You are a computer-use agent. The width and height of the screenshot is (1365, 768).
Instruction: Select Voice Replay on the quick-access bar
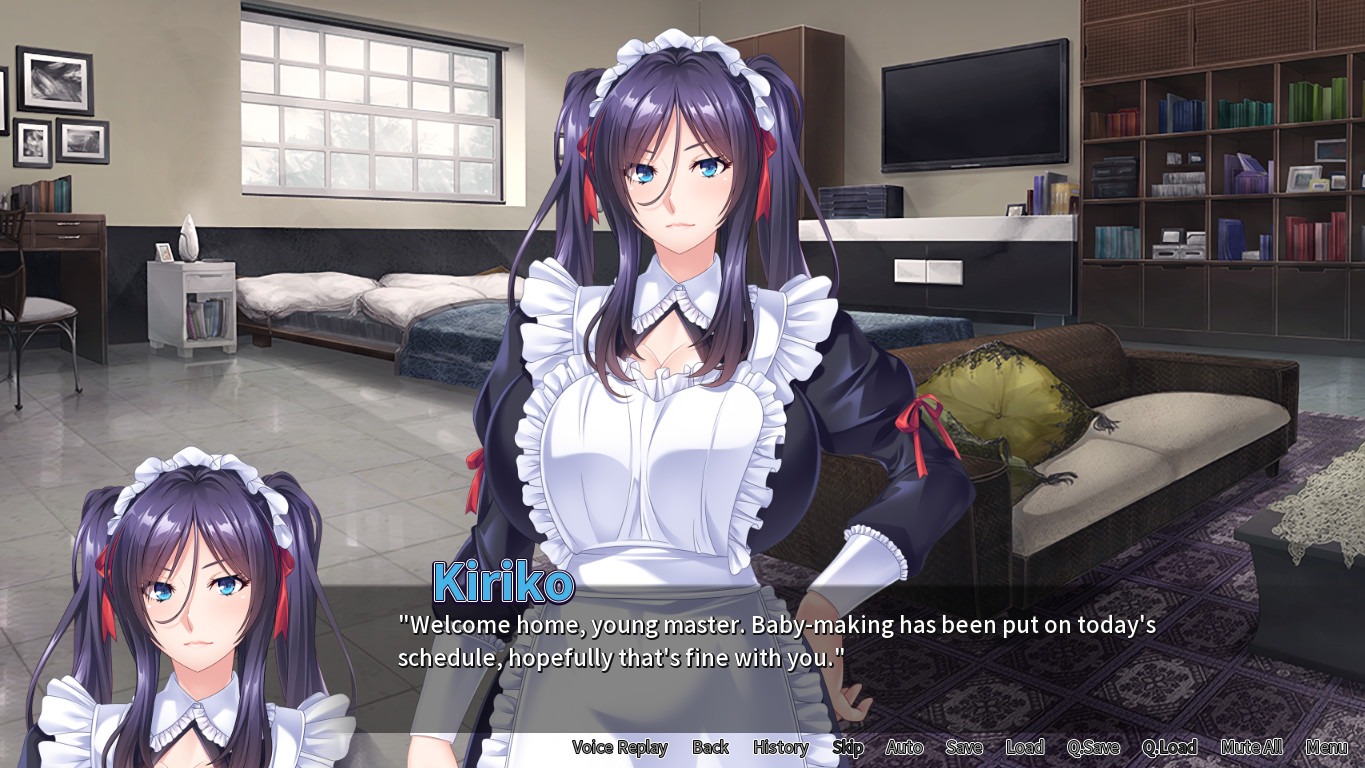(619, 747)
